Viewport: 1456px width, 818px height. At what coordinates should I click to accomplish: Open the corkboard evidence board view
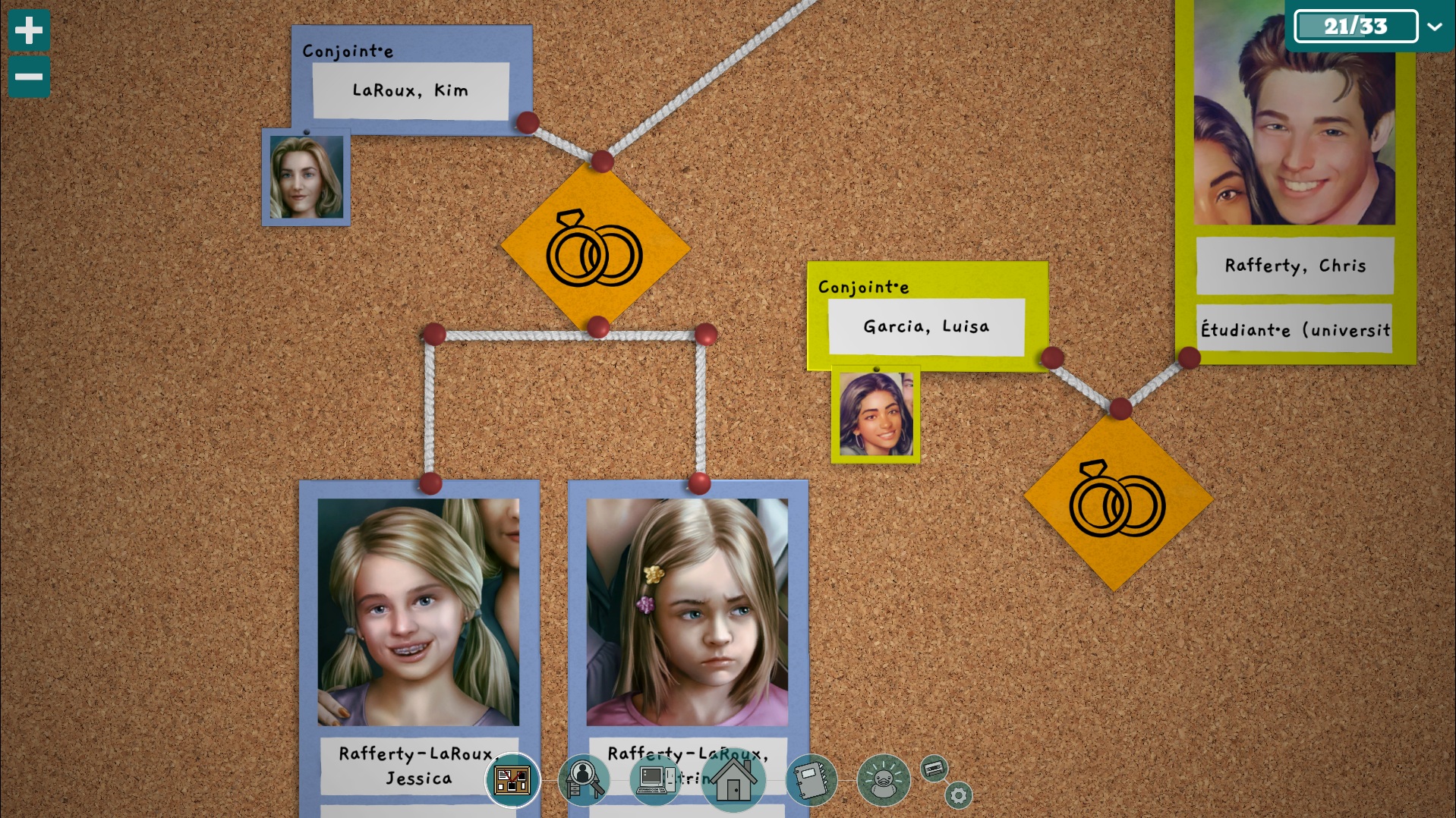pos(512,779)
